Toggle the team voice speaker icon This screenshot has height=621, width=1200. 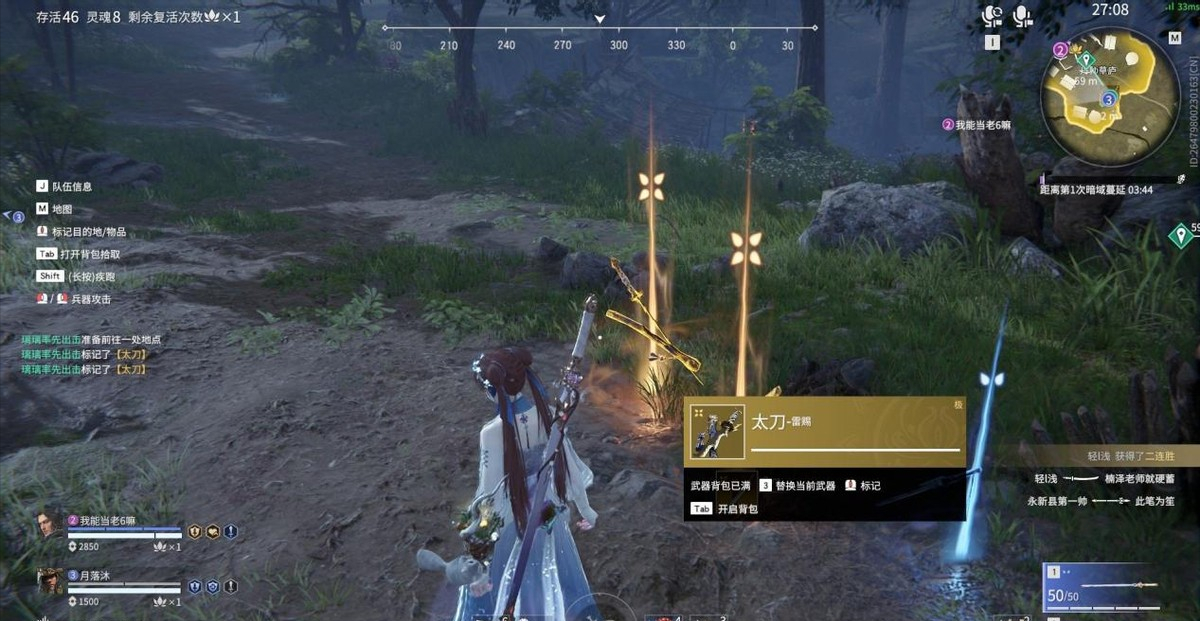point(992,16)
